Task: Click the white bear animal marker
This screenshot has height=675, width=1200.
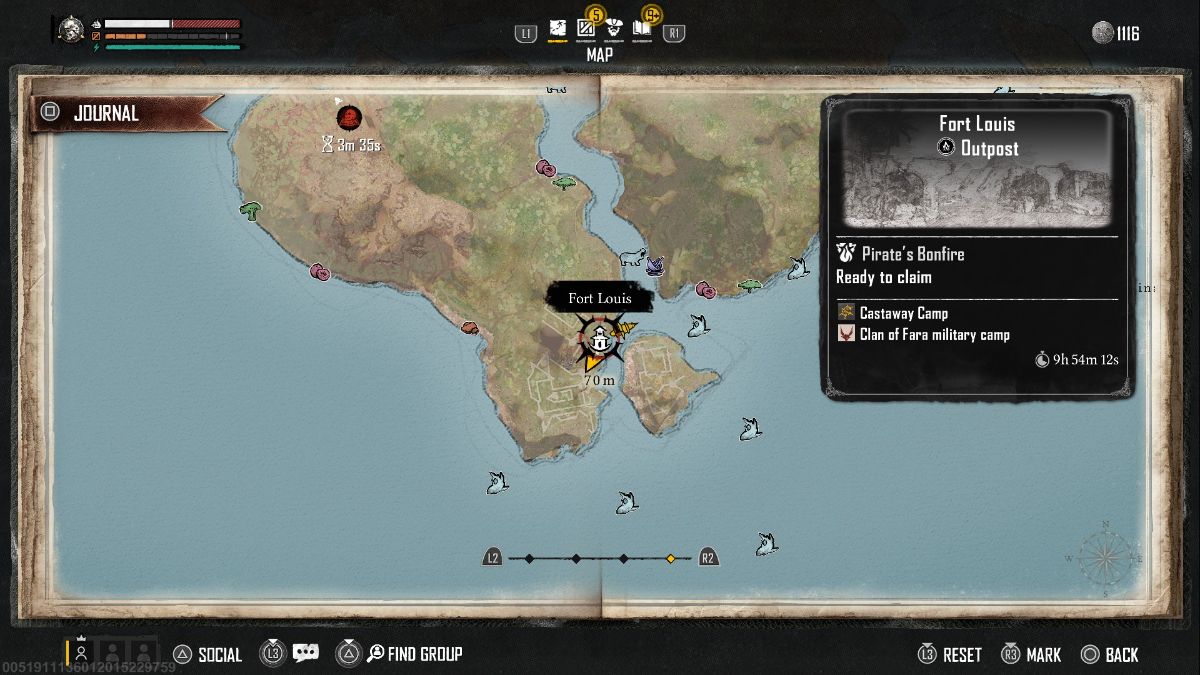Action: tap(630, 259)
